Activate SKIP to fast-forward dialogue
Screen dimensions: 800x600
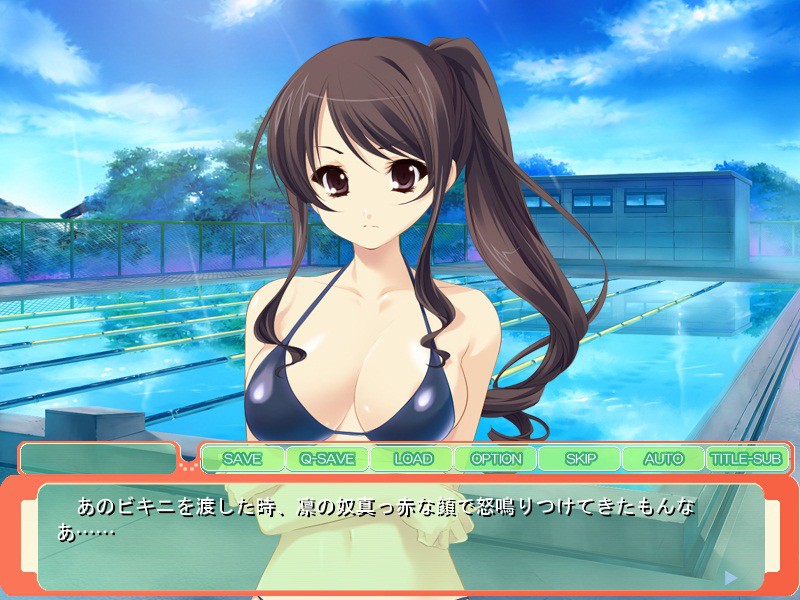point(580,459)
